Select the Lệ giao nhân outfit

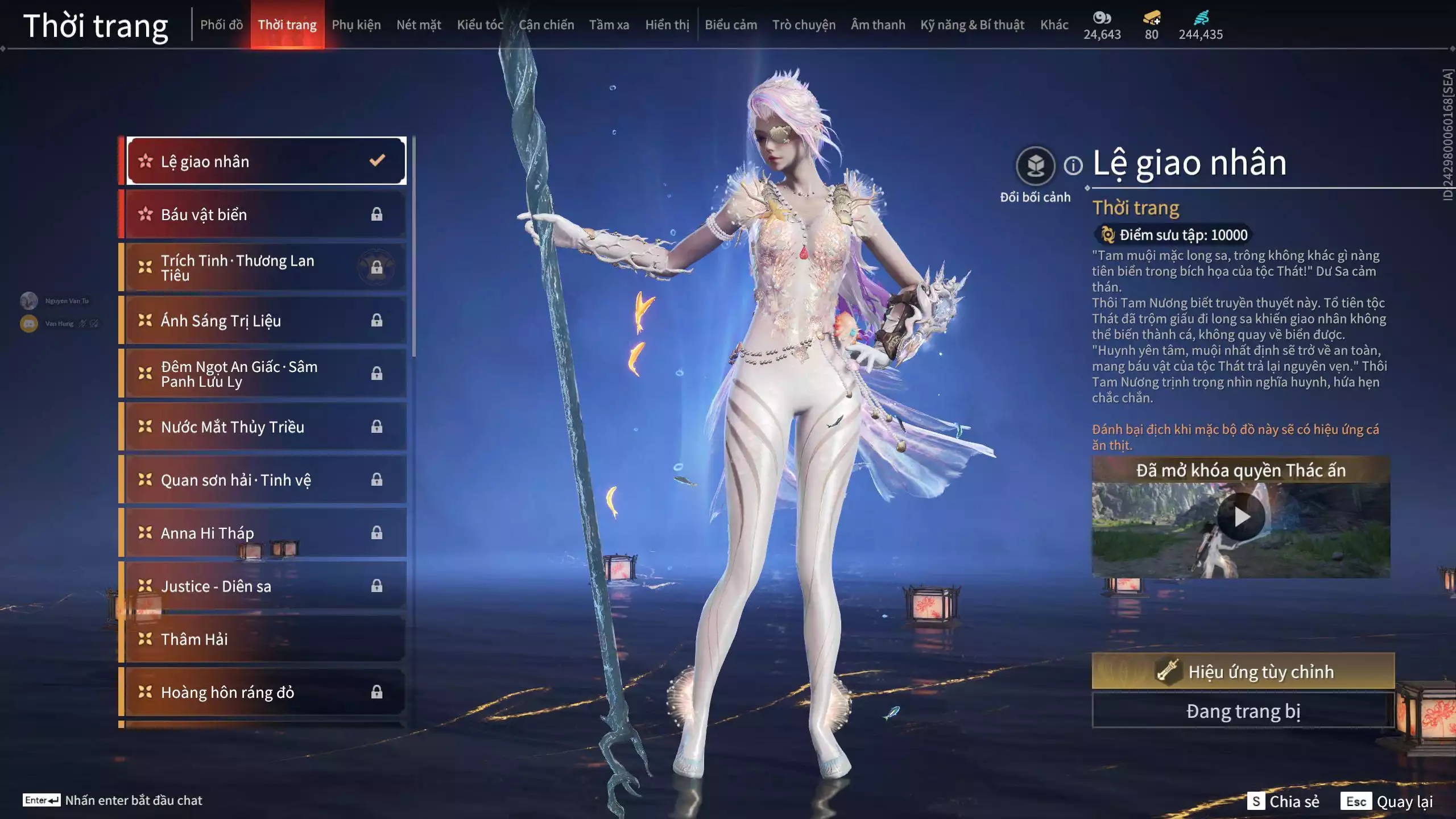[266, 162]
